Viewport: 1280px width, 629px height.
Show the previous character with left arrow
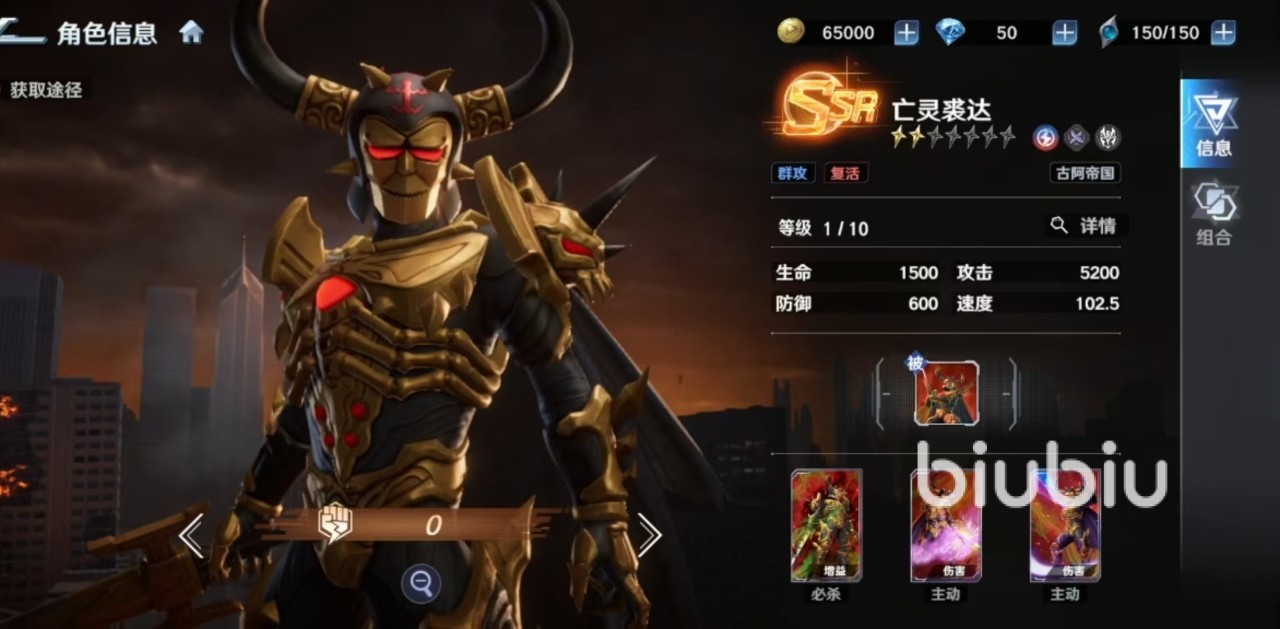click(191, 537)
